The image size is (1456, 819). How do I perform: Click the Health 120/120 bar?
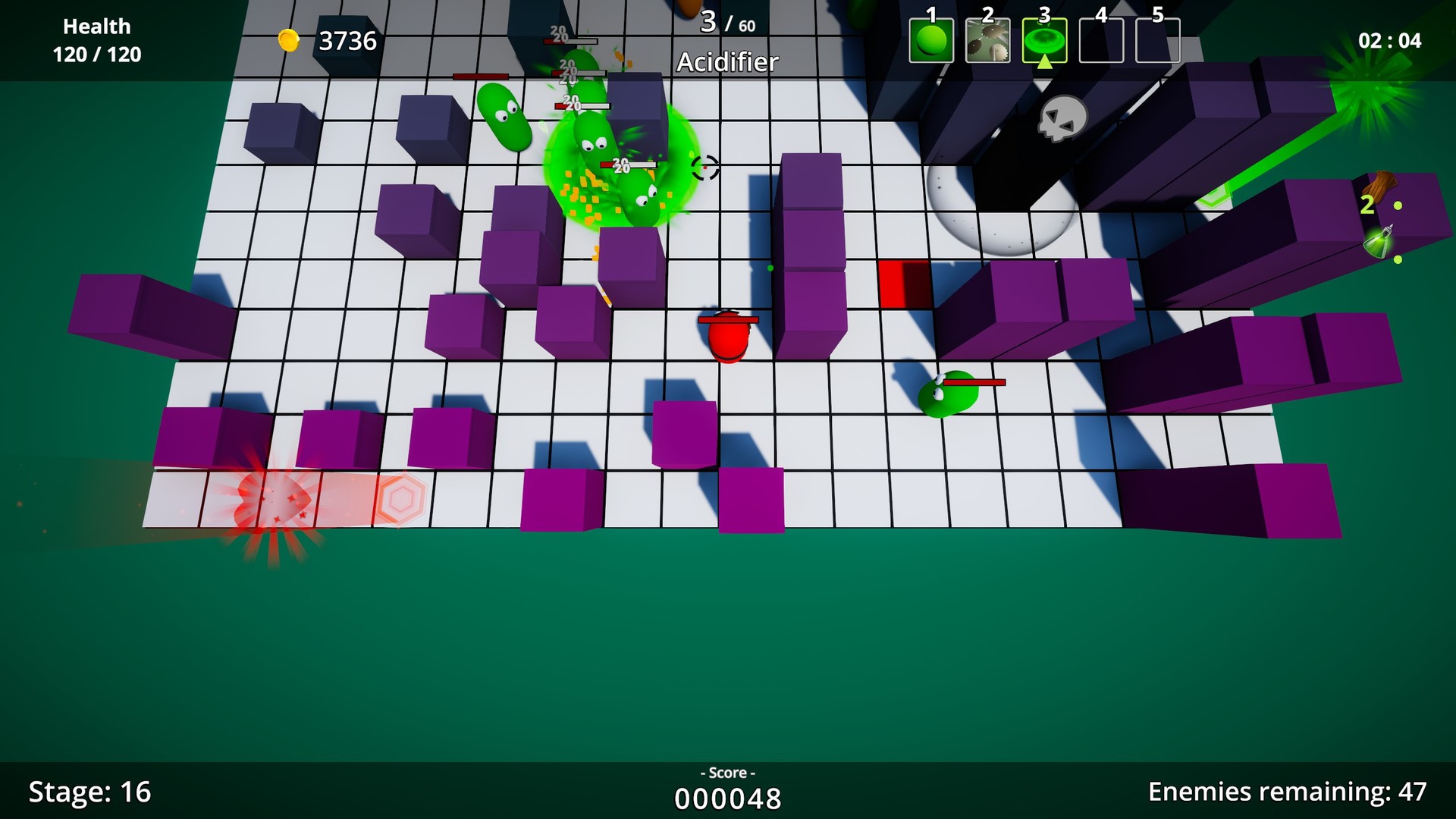pos(96,39)
